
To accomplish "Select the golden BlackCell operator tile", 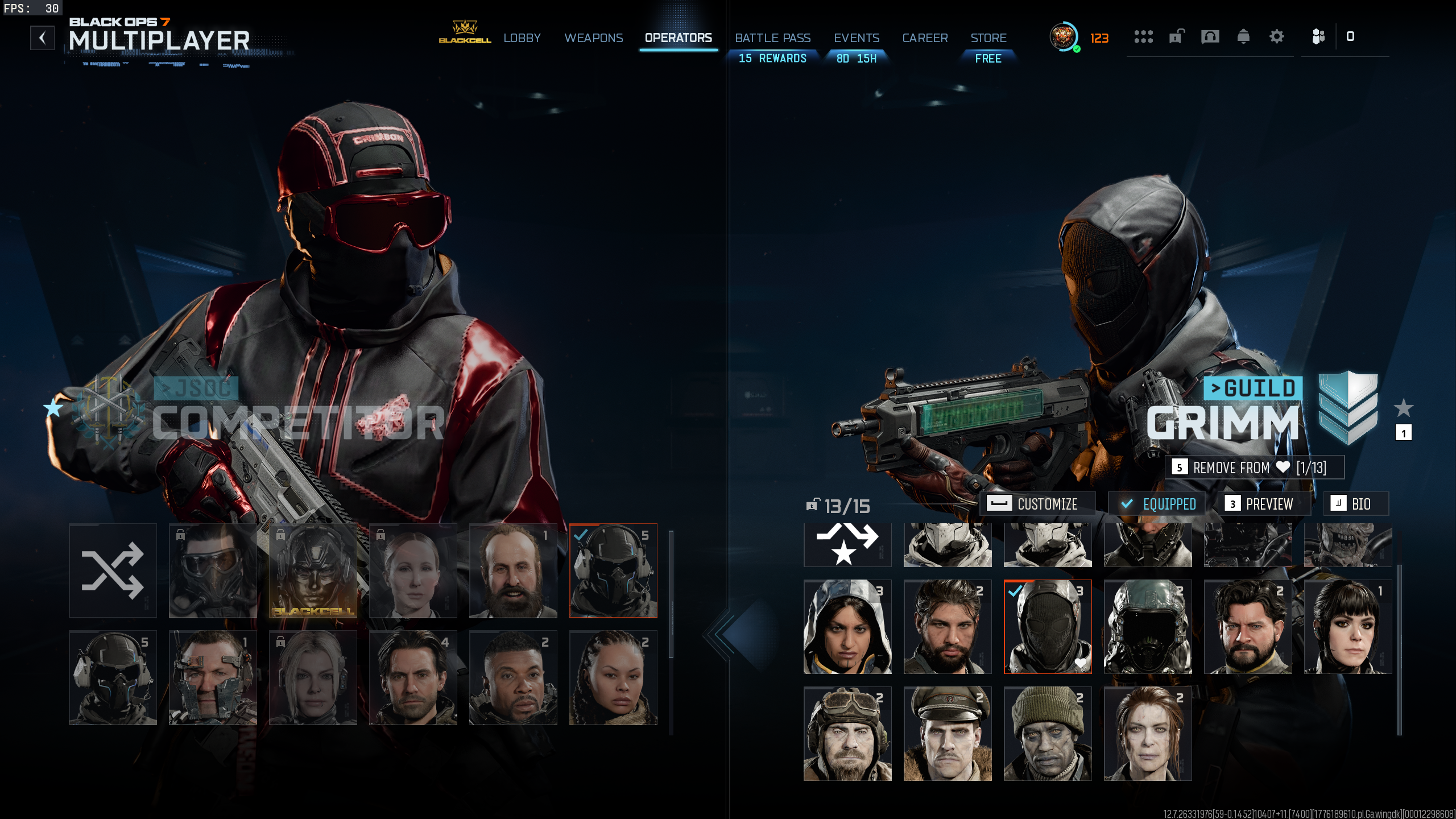I will tap(313, 570).
